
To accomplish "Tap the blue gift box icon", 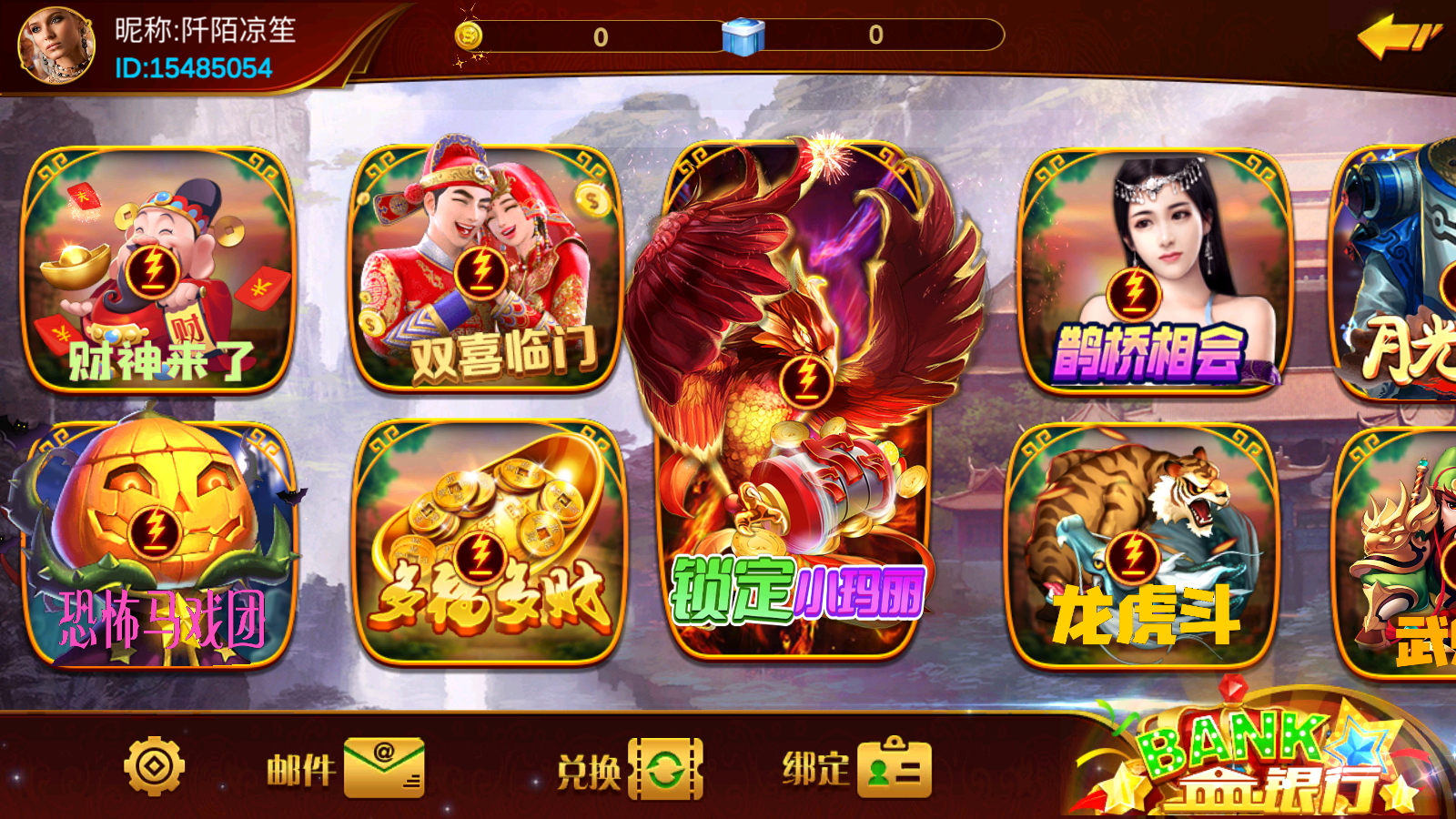I will click(743, 36).
